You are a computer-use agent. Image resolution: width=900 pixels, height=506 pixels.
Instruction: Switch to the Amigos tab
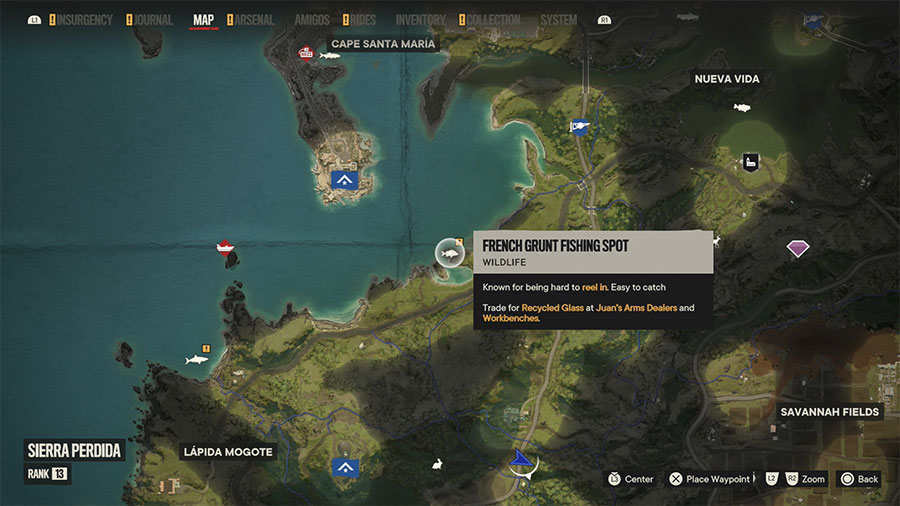312,20
